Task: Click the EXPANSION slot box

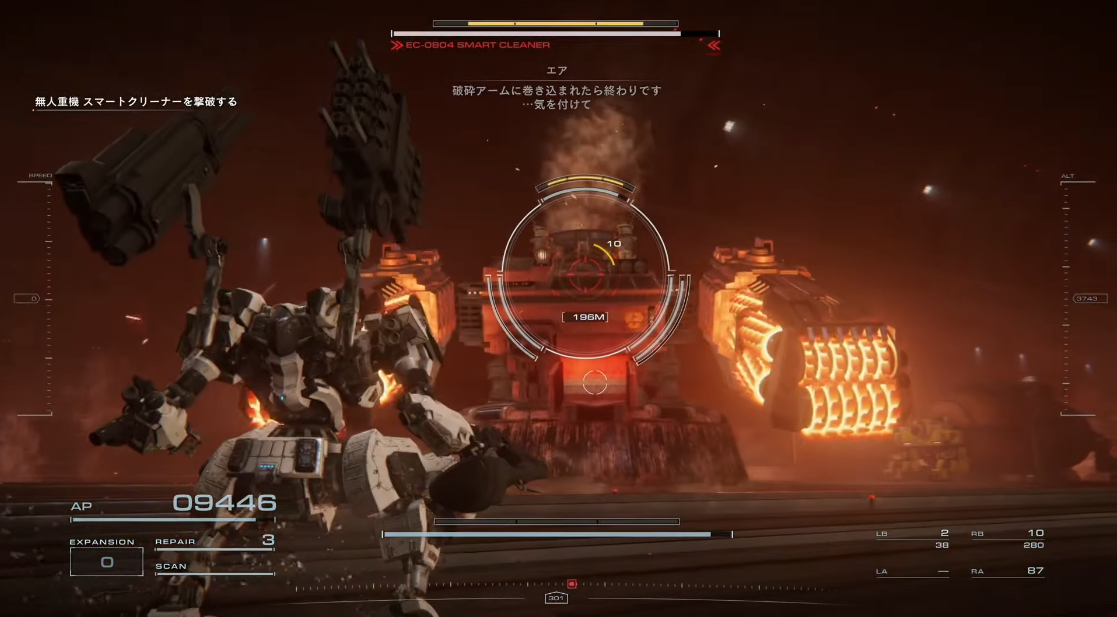Action: pyautogui.click(x=106, y=562)
